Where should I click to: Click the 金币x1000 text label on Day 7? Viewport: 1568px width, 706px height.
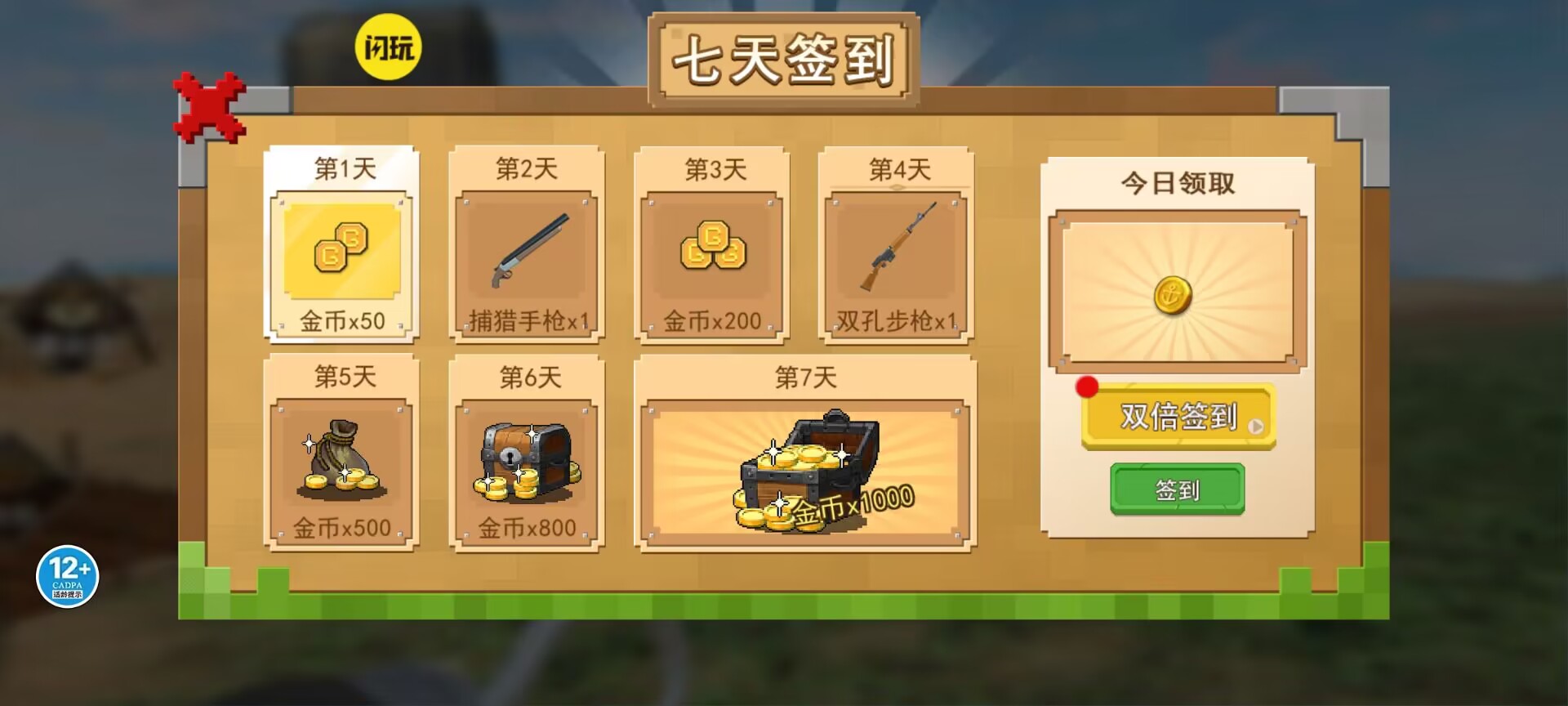[851, 507]
